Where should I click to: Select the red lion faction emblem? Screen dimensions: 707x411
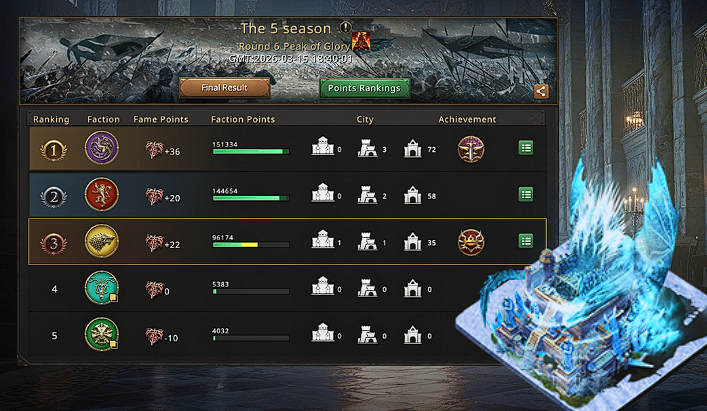pos(102,194)
